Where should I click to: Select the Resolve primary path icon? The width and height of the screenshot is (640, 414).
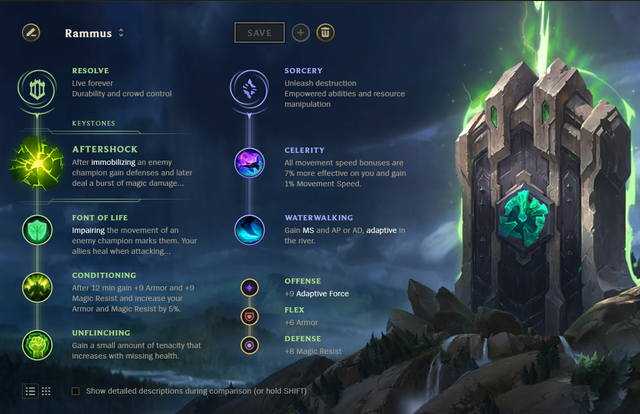38,88
